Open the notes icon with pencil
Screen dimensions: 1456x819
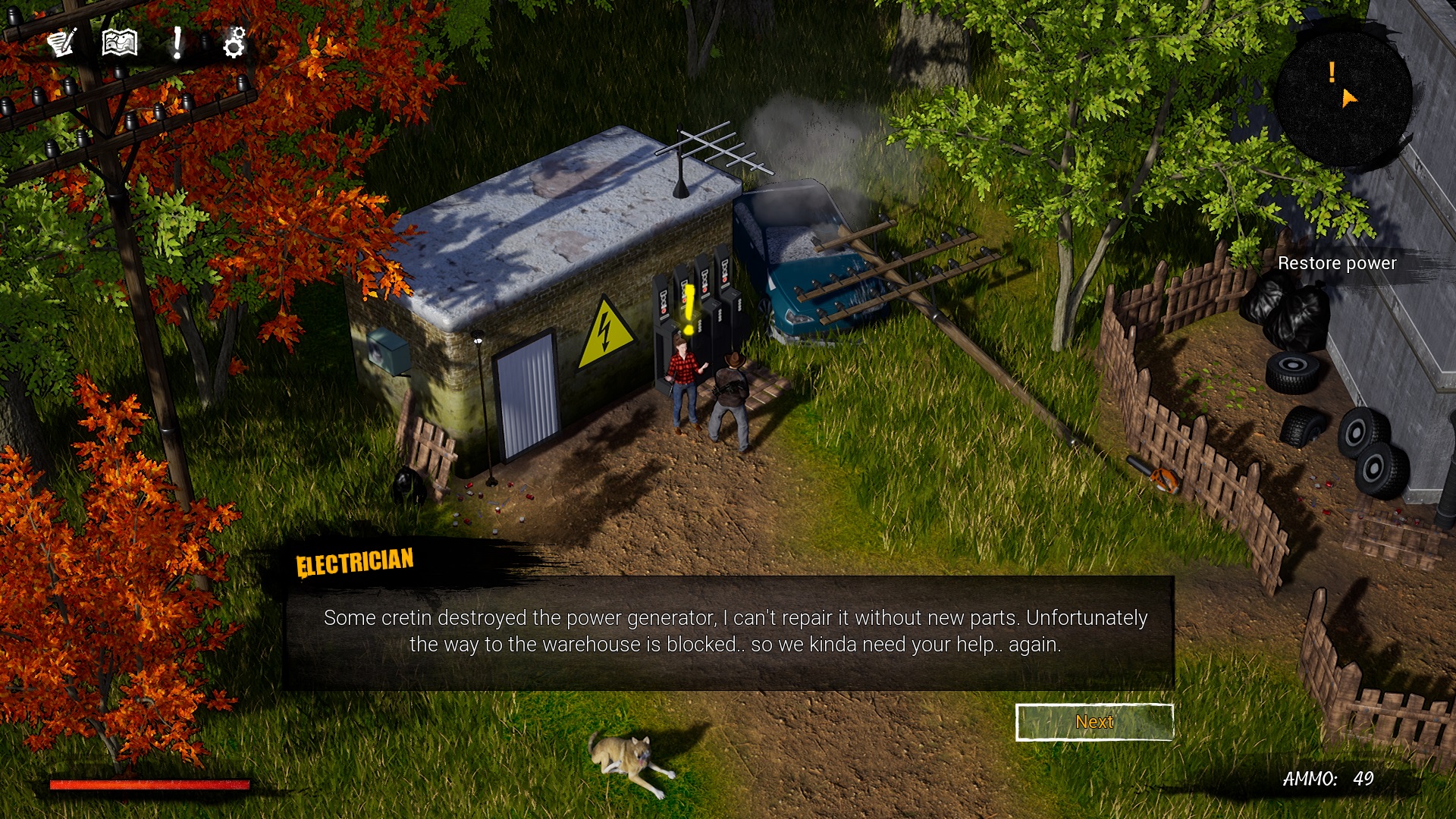pyautogui.click(x=62, y=42)
